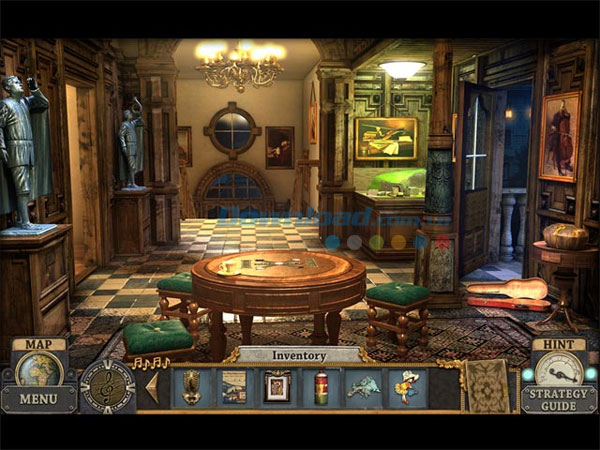Image resolution: width=600 pixels, height=450 pixels.
Task: Open the Menu button
Action: point(38,398)
